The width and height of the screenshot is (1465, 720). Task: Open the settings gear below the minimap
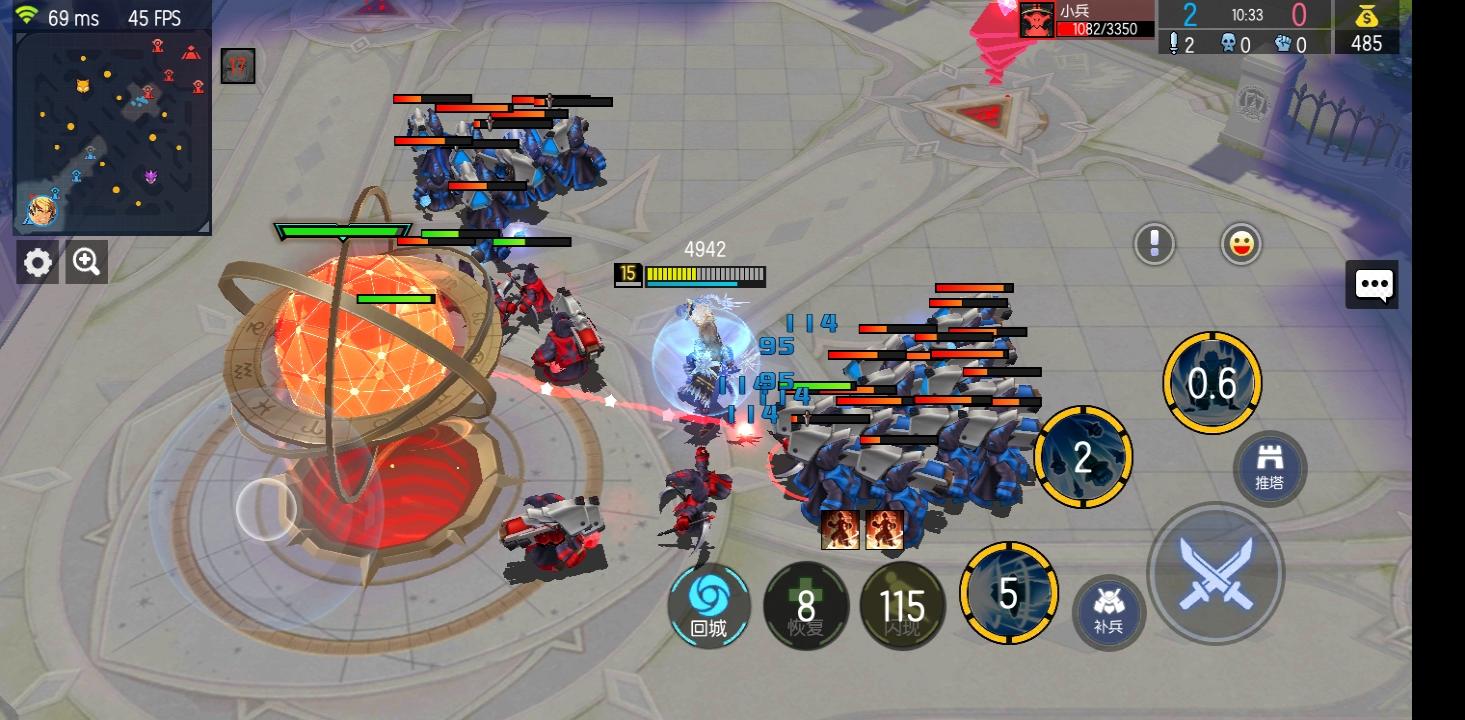pyautogui.click(x=37, y=262)
